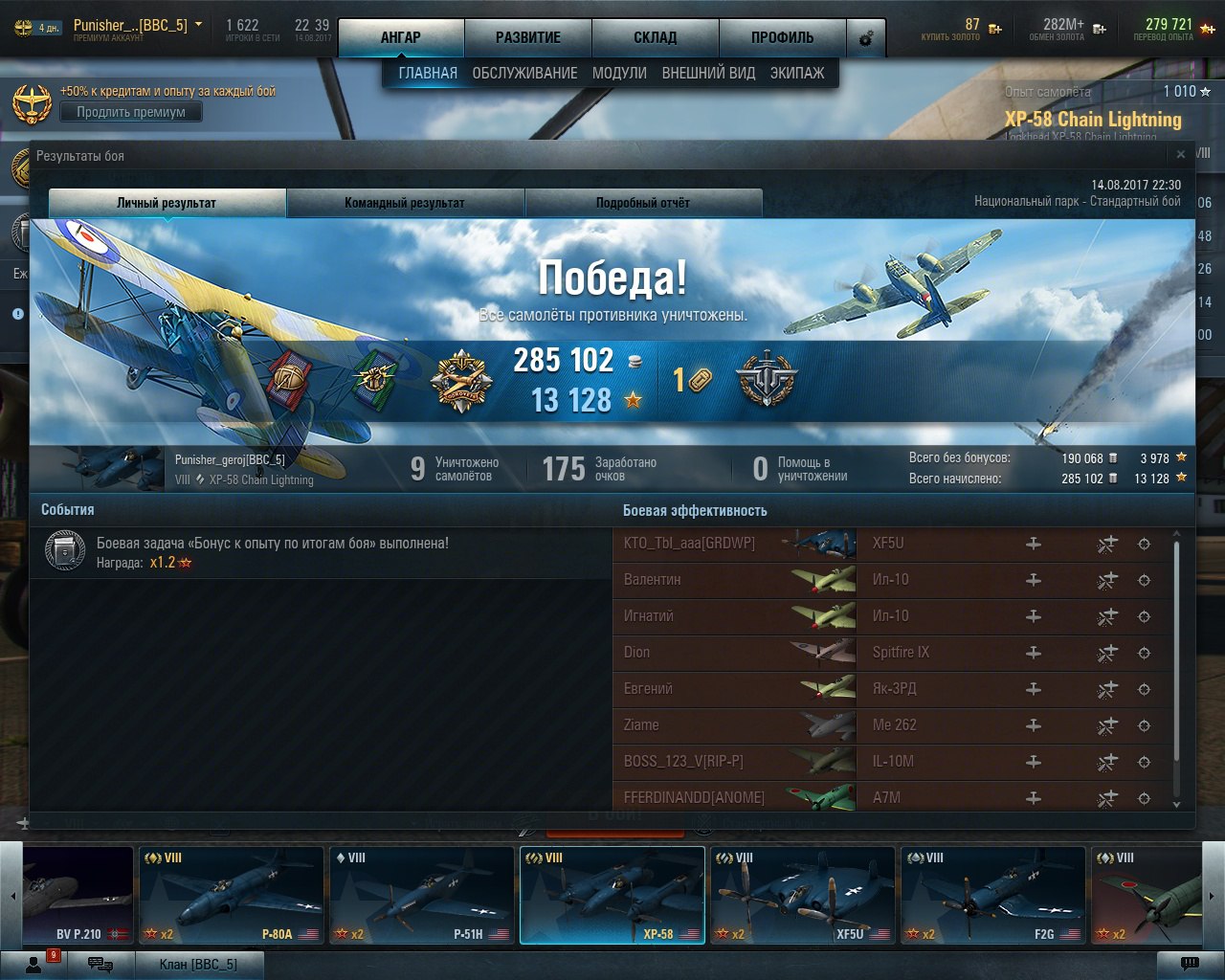Open the gear settings button
Image resolution: width=1225 pixels, height=980 pixels.
coord(866,39)
